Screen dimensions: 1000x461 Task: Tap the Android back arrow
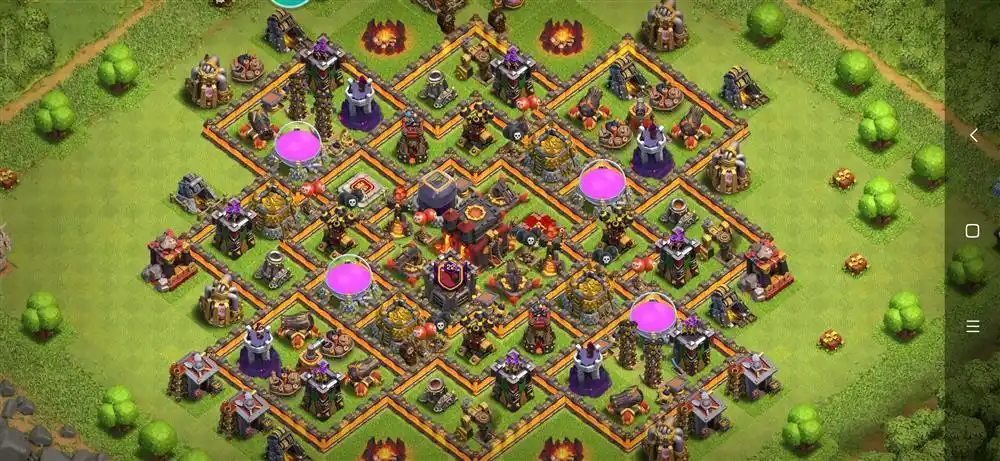(x=973, y=136)
